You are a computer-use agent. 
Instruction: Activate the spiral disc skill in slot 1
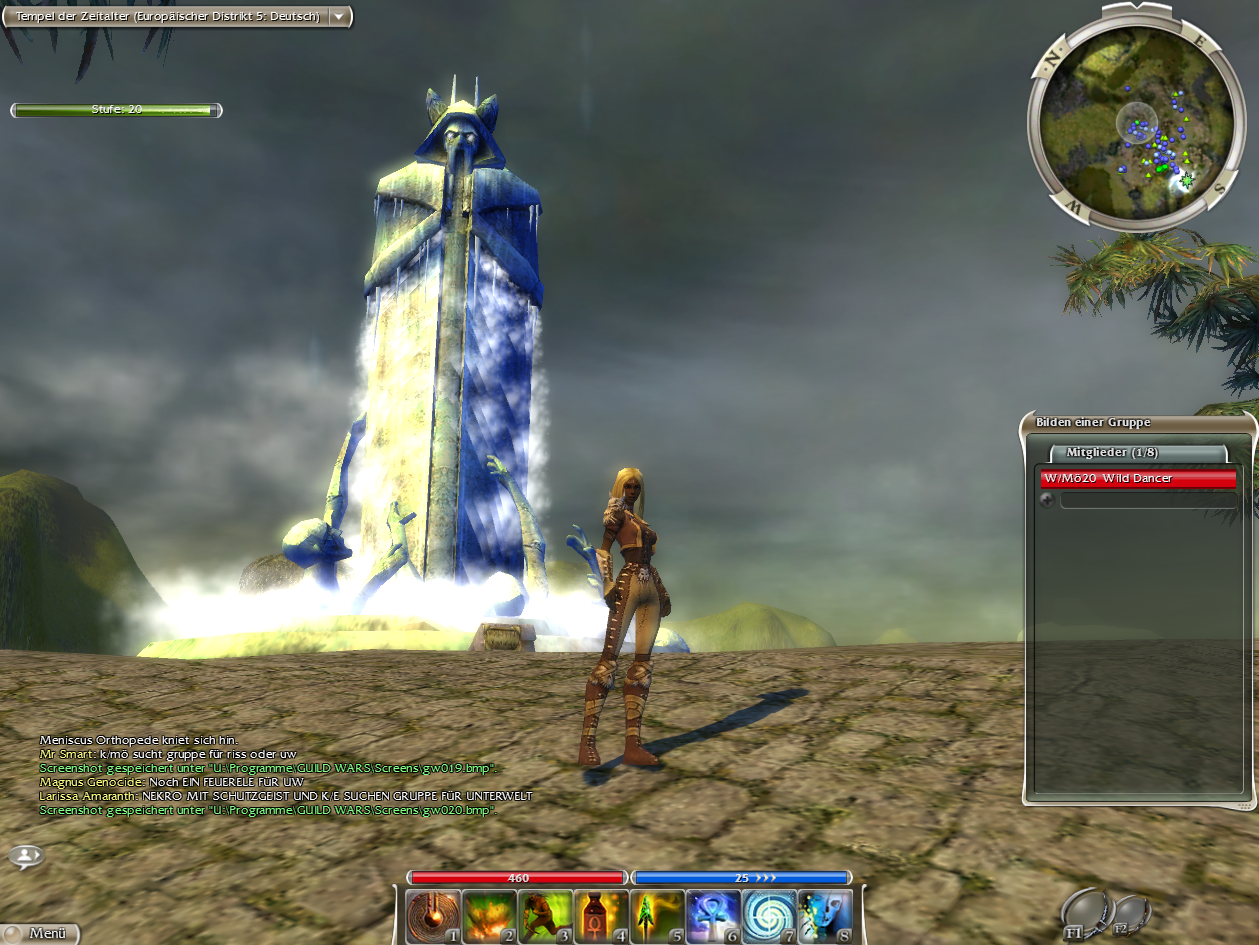433,916
